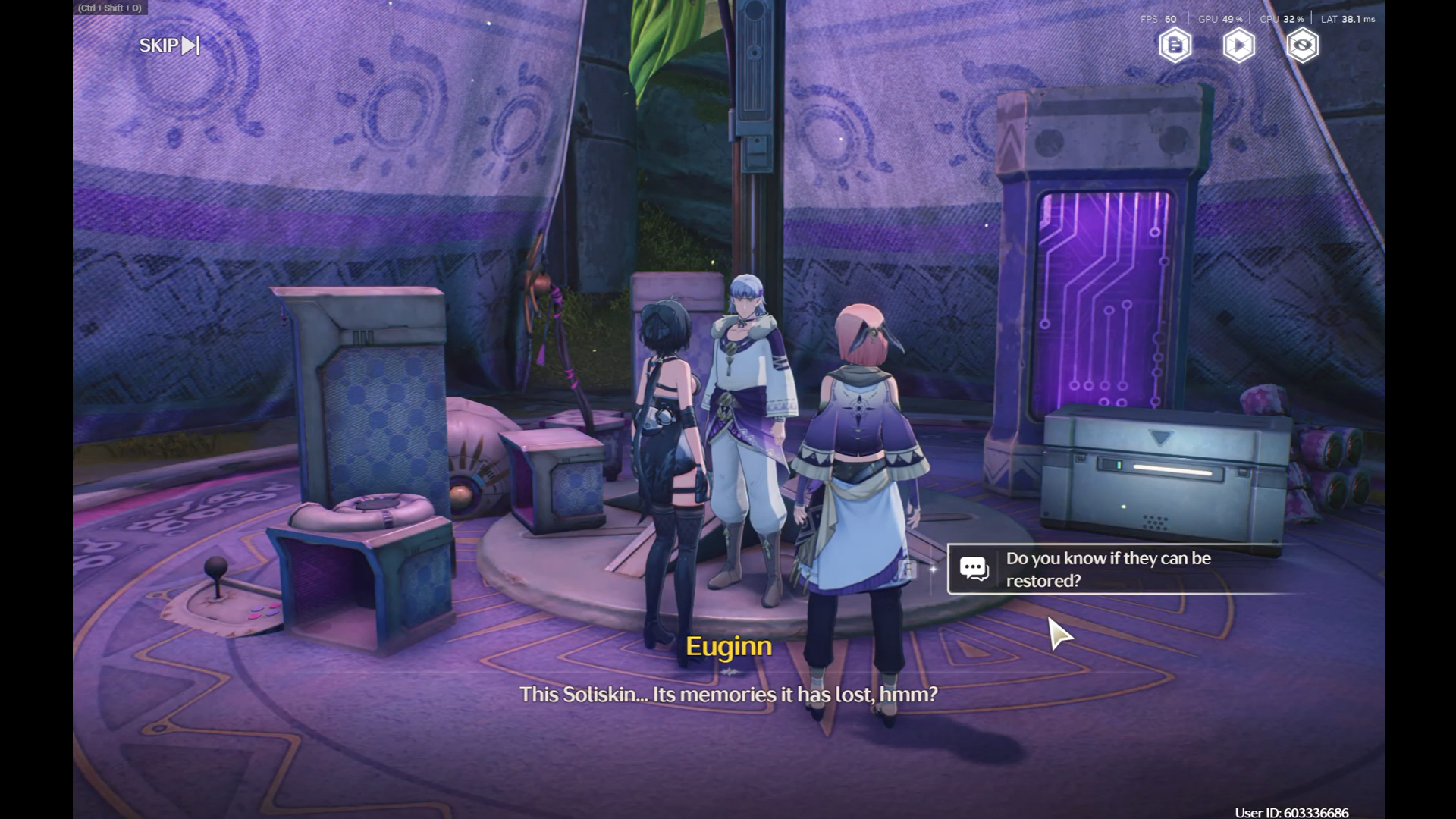
Task: Choose "Do you know if they can be restored?"
Action: click(x=1108, y=570)
